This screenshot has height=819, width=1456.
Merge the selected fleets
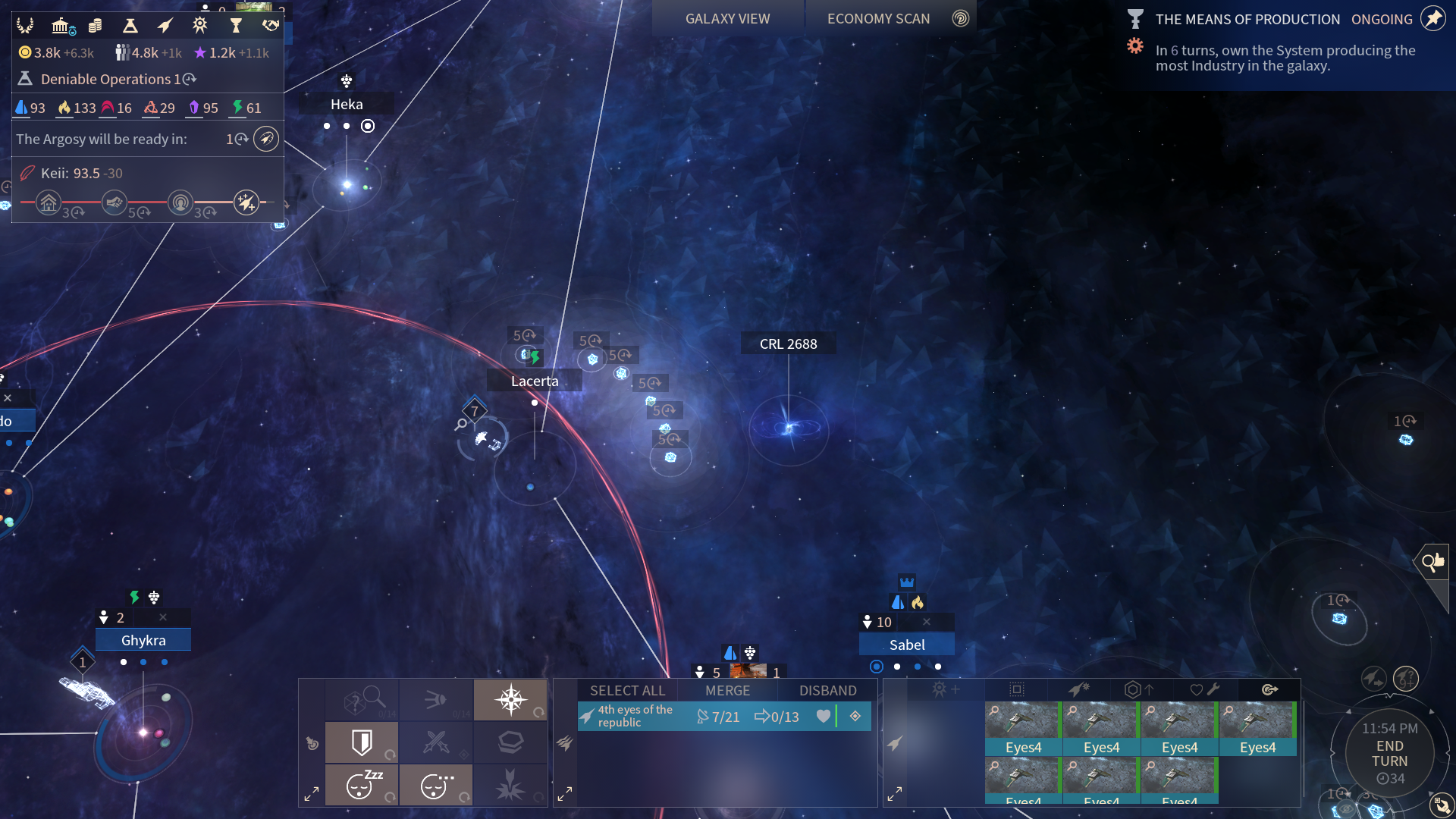tap(727, 690)
